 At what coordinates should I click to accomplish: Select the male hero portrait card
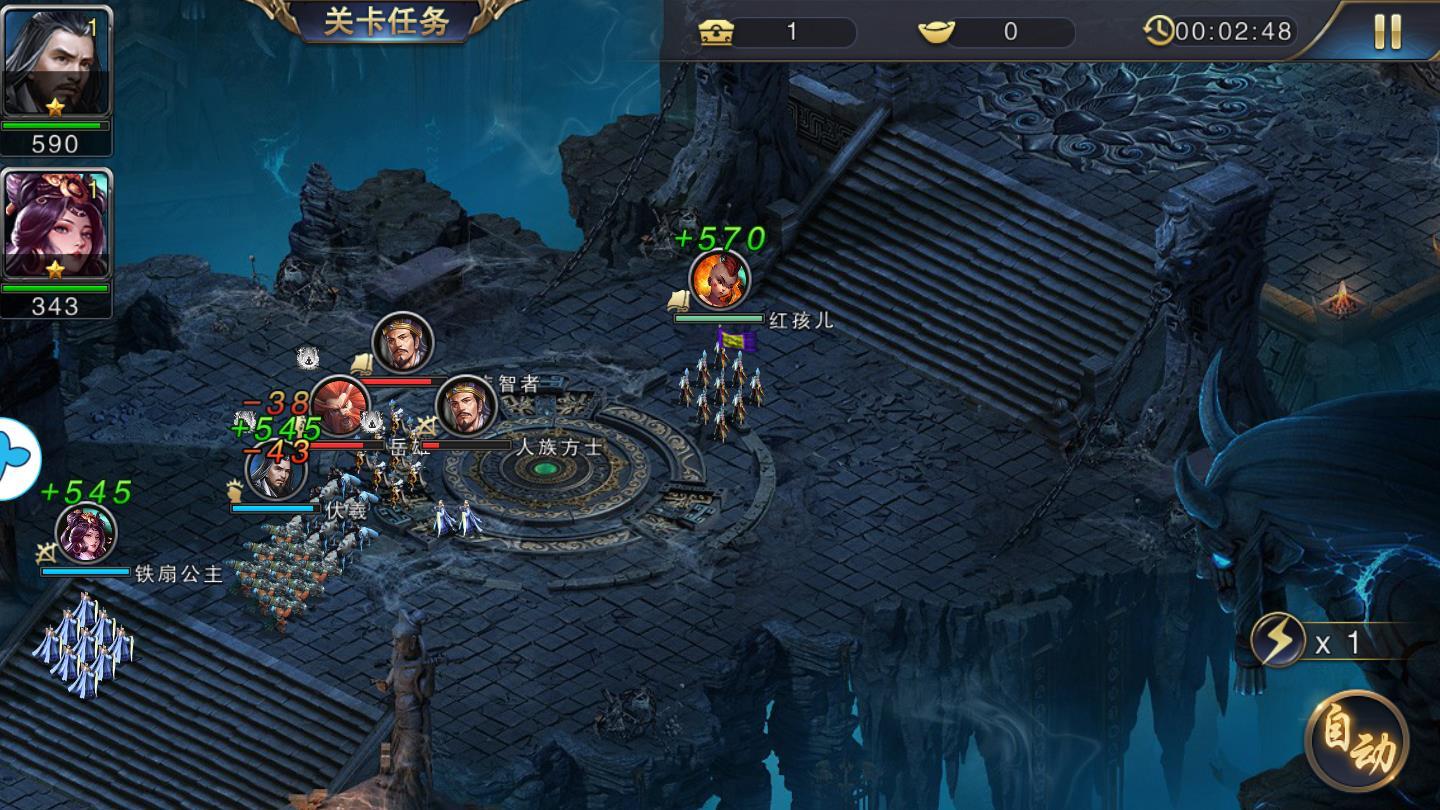tap(57, 63)
